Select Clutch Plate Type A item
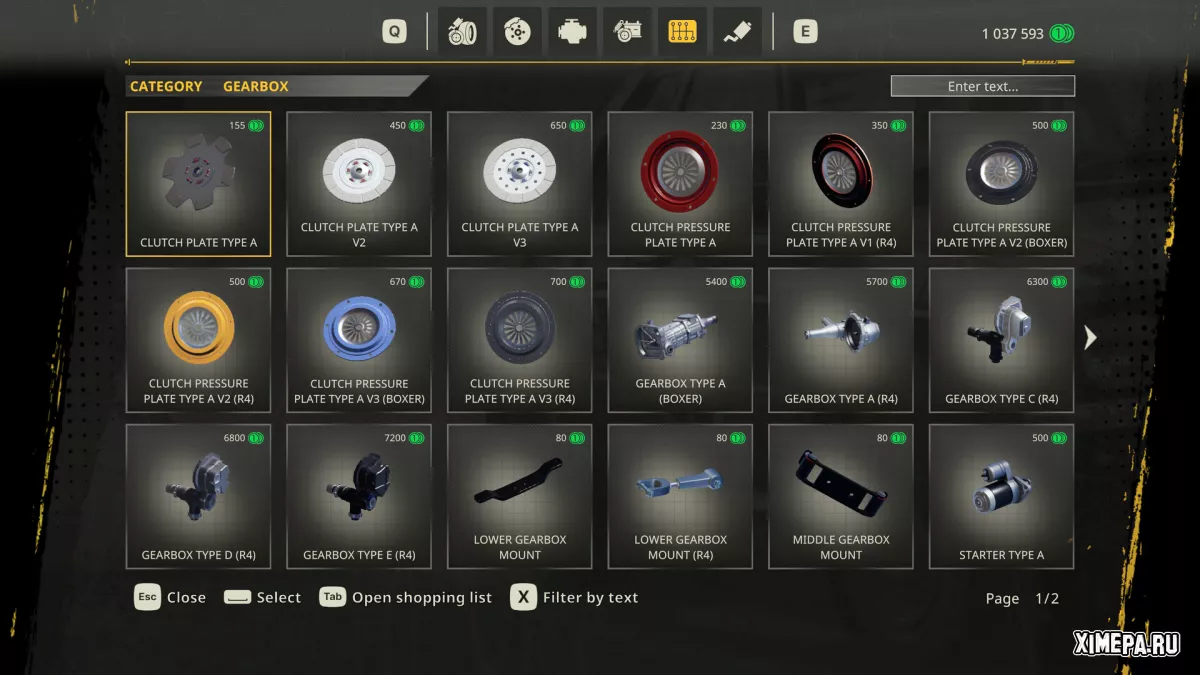The height and width of the screenshot is (675, 1200). click(198, 184)
